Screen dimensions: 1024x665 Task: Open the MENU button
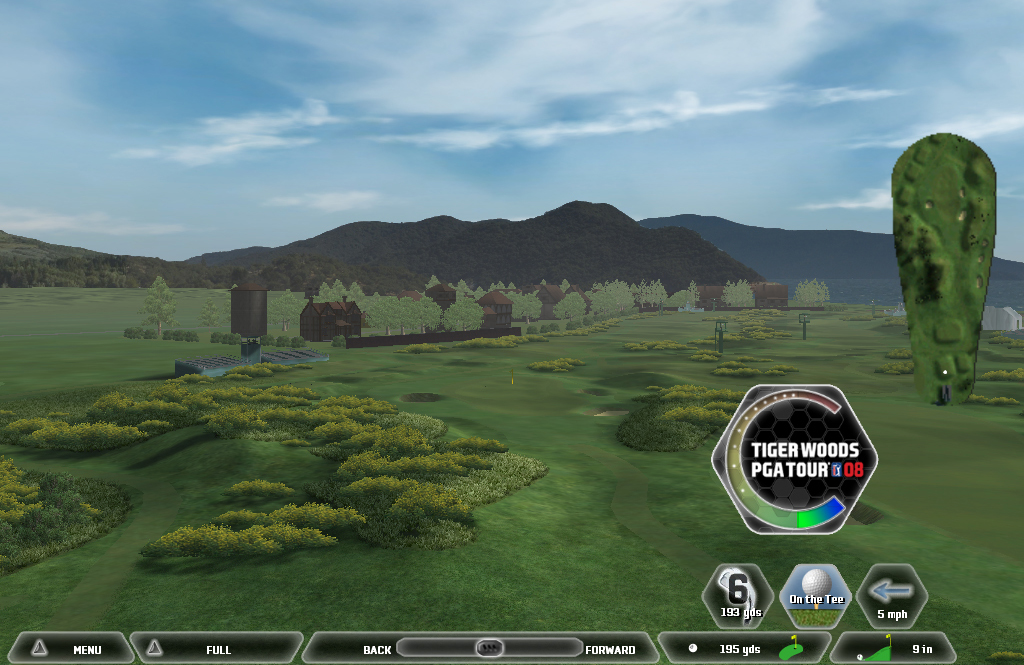68,649
